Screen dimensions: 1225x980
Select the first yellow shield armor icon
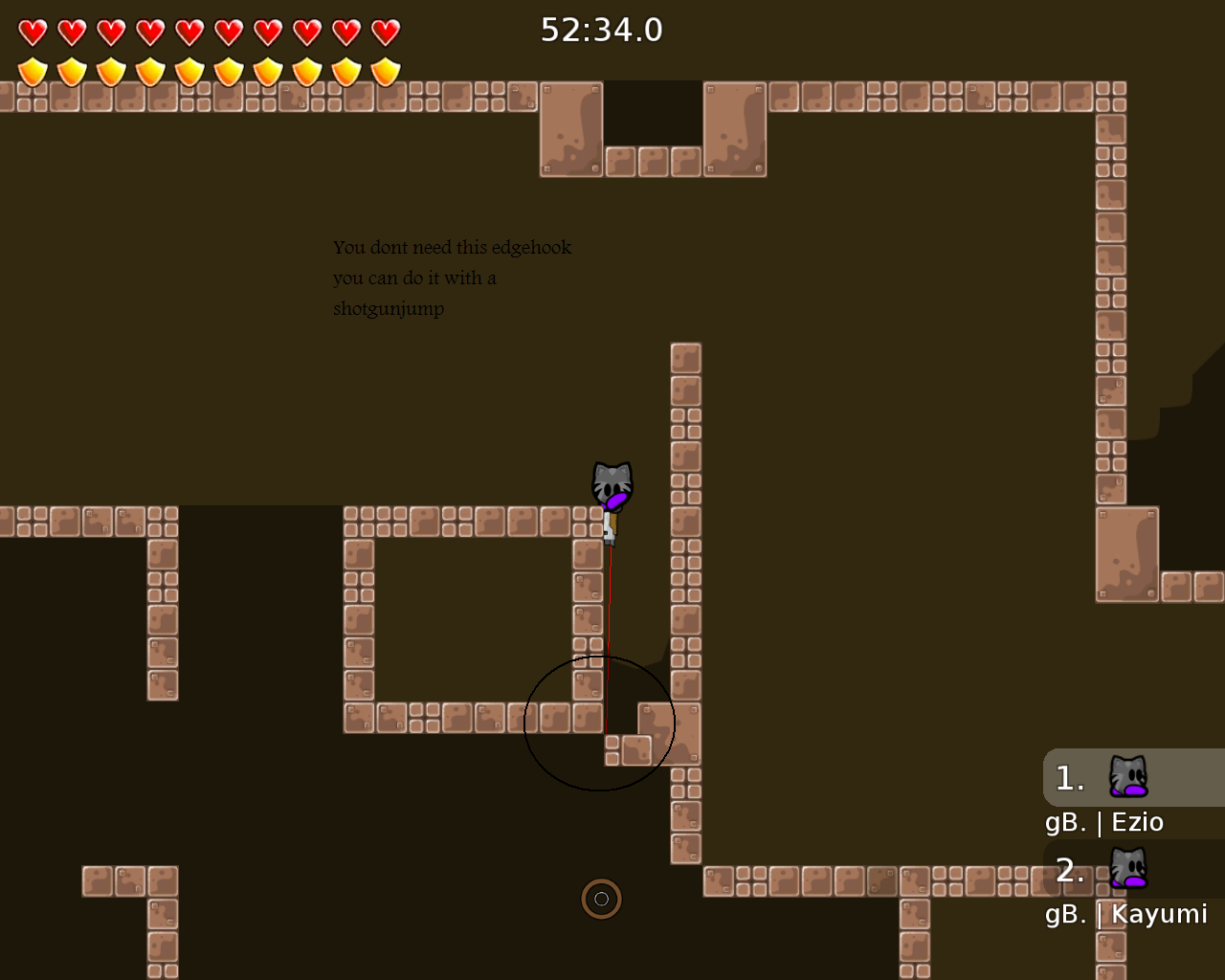click(x=32, y=71)
